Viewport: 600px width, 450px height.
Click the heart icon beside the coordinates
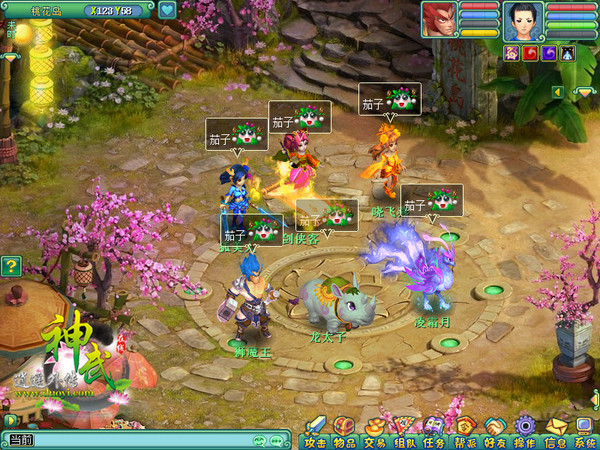click(x=167, y=10)
